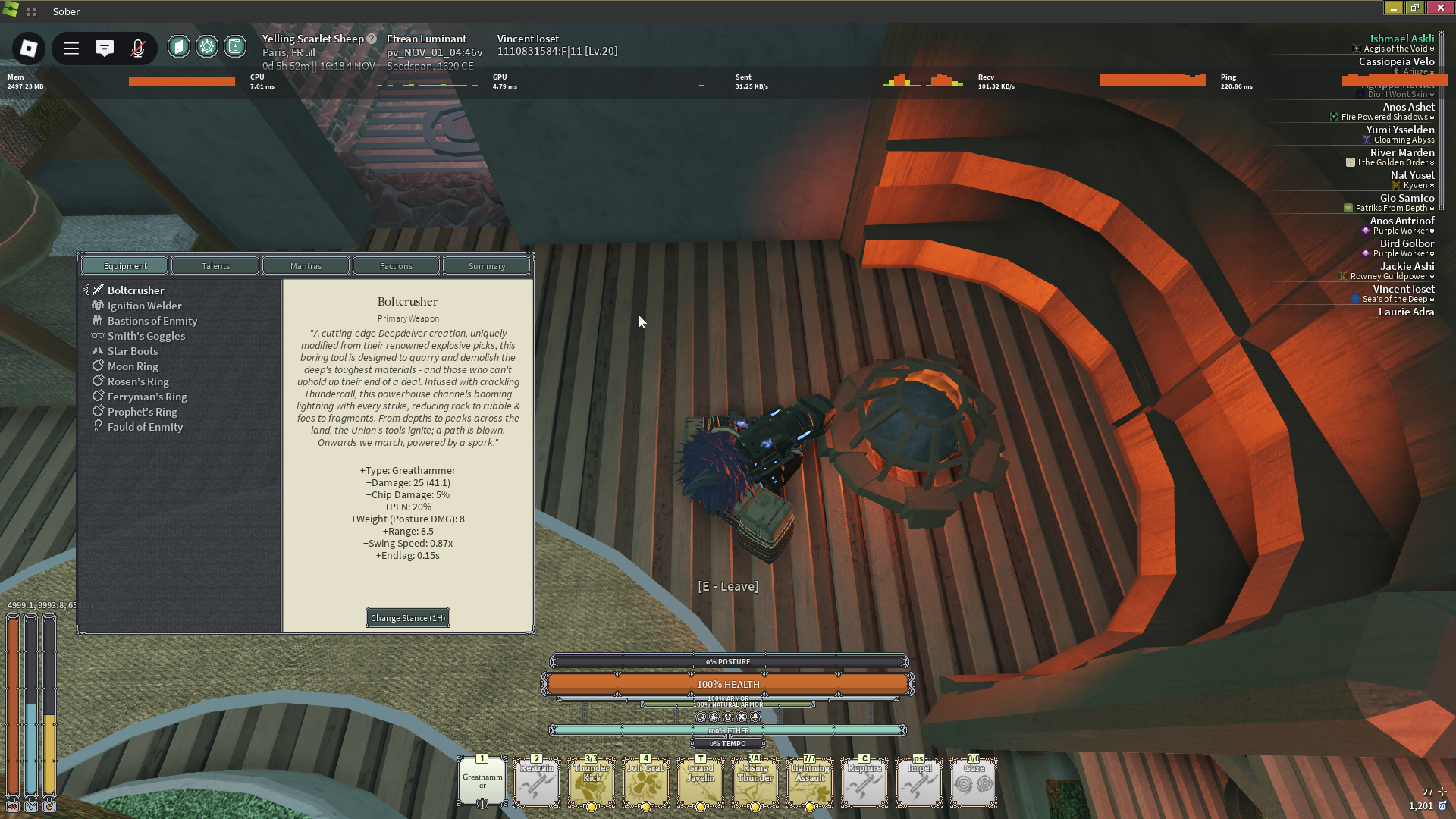This screenshot has height=819, width=1456.
Task: Select Fauld of Enmity entry
Action: point(145,427)
